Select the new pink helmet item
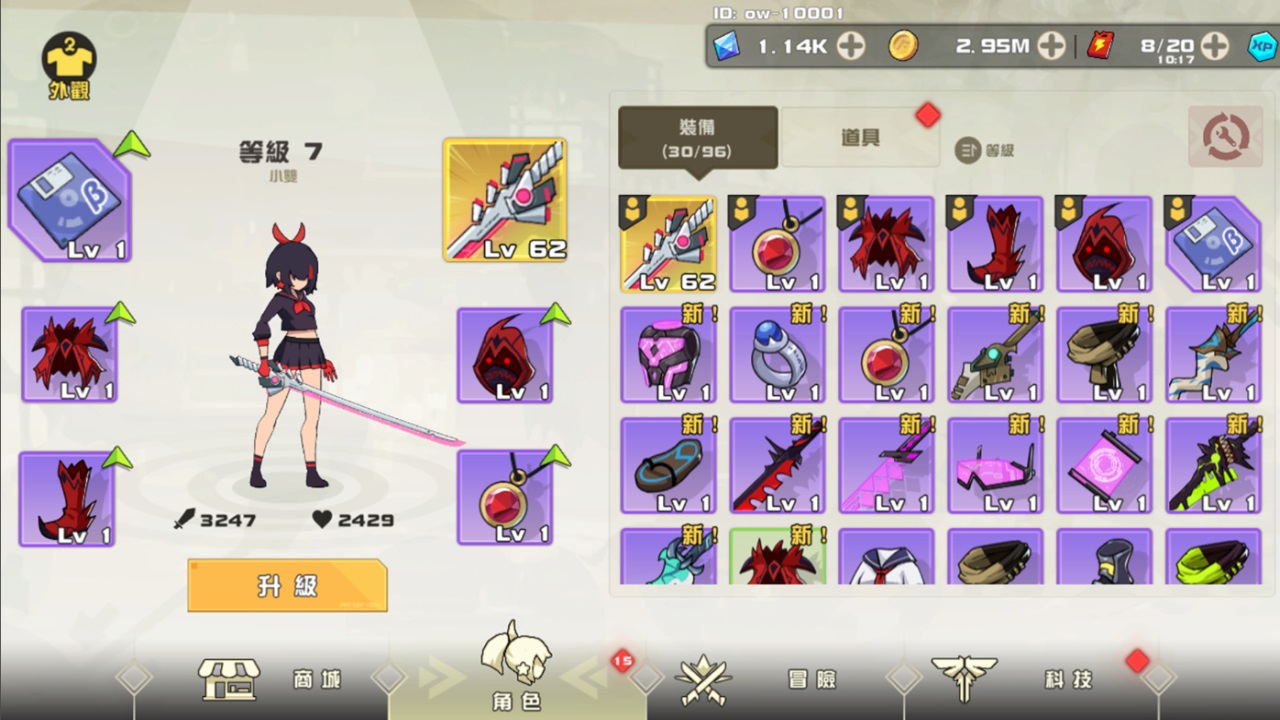 (668, 354)
